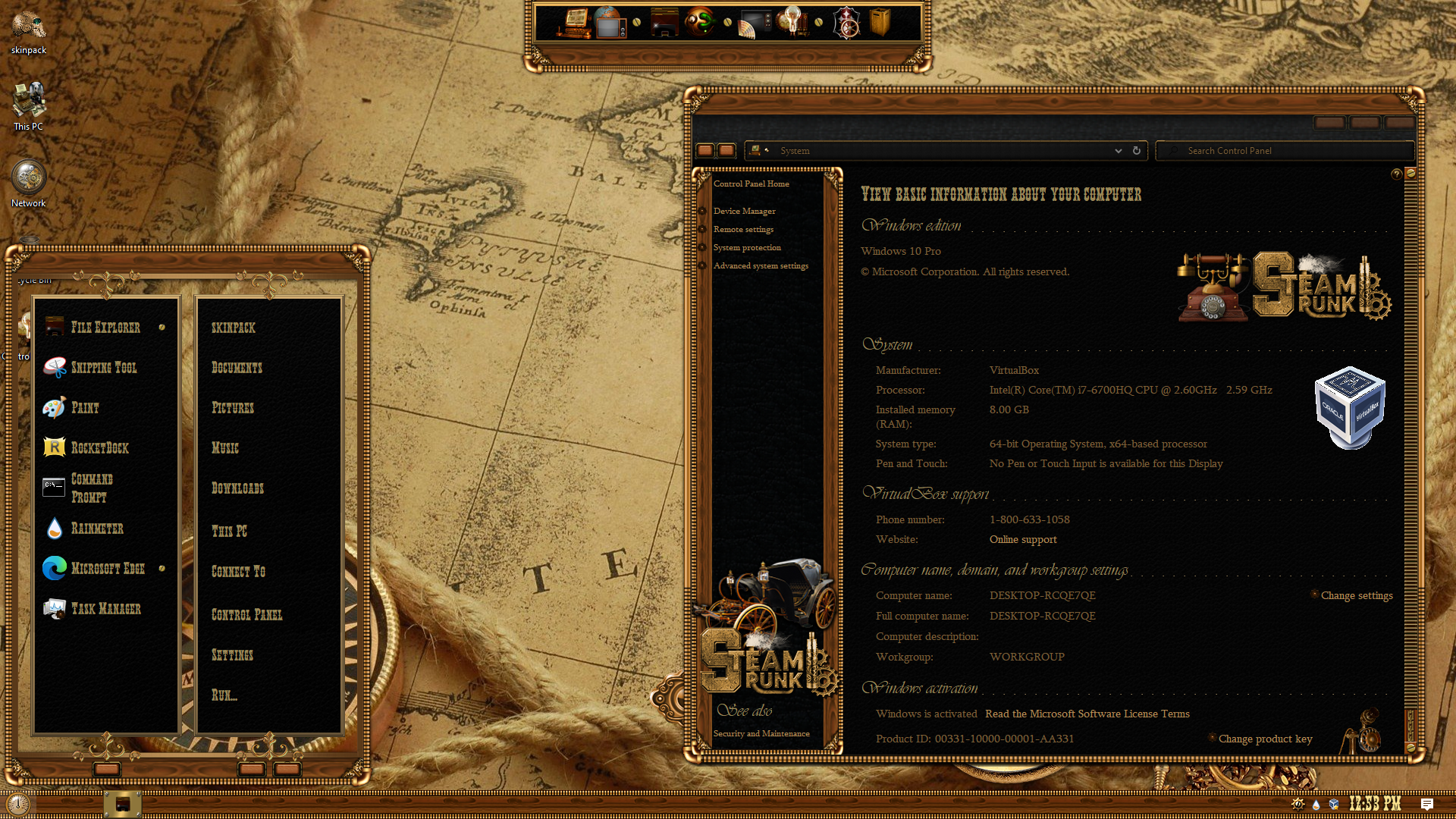Open File Explorer from the start menu
The height and width of the screenshot is (819, 1456).
[x=105, y=328]
